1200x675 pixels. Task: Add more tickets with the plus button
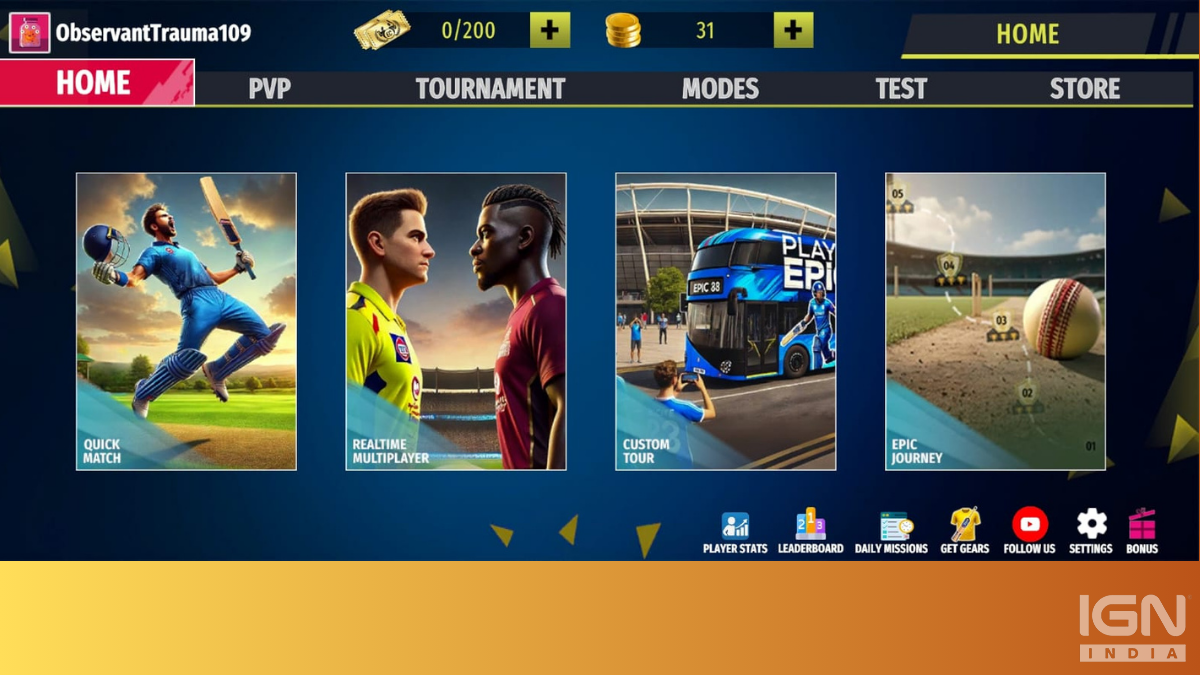[x=550, y=30]
